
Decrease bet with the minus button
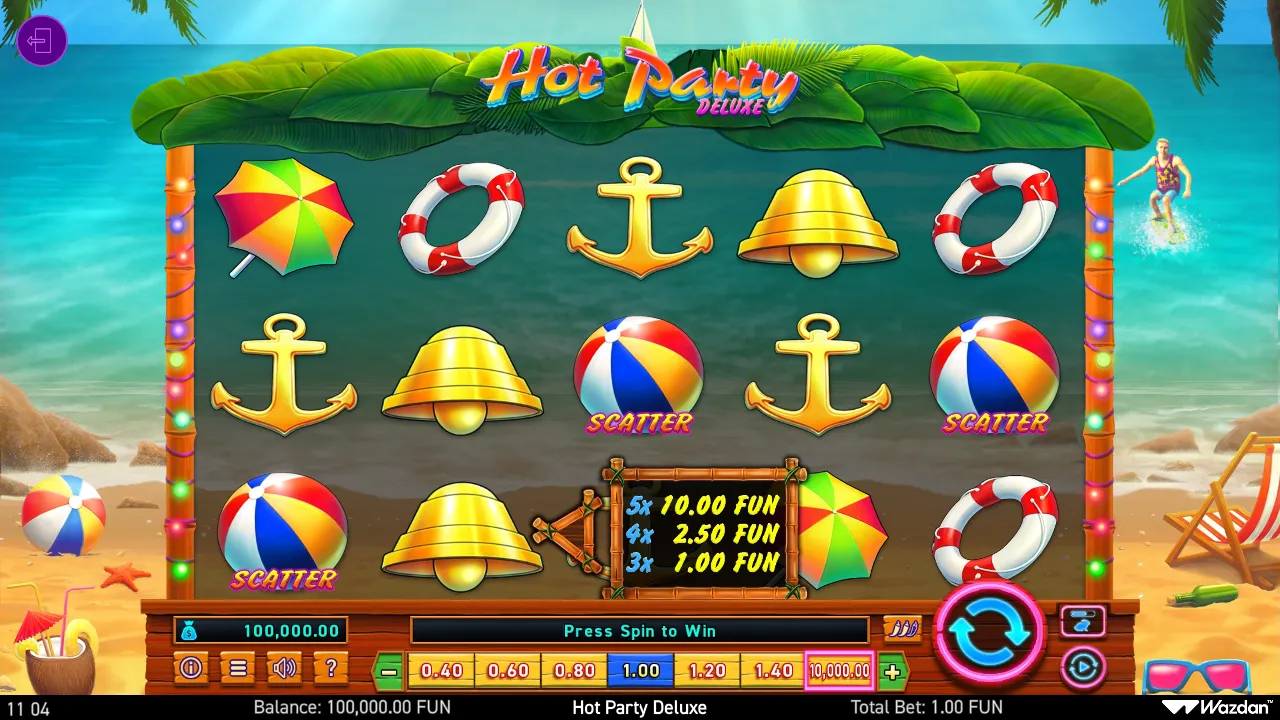coord(391,670)
